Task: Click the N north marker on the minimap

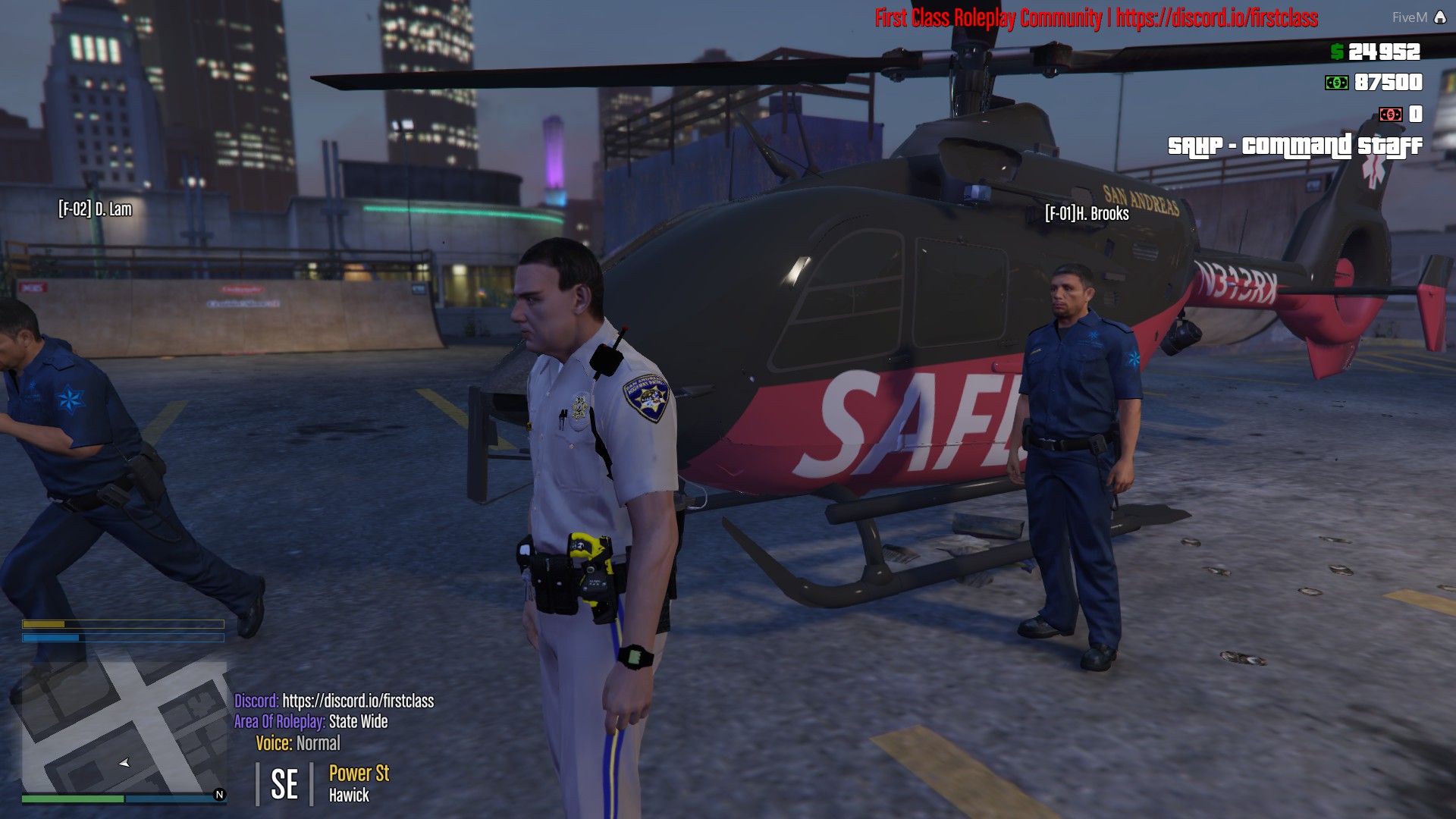Action: (x=220, y=793)
